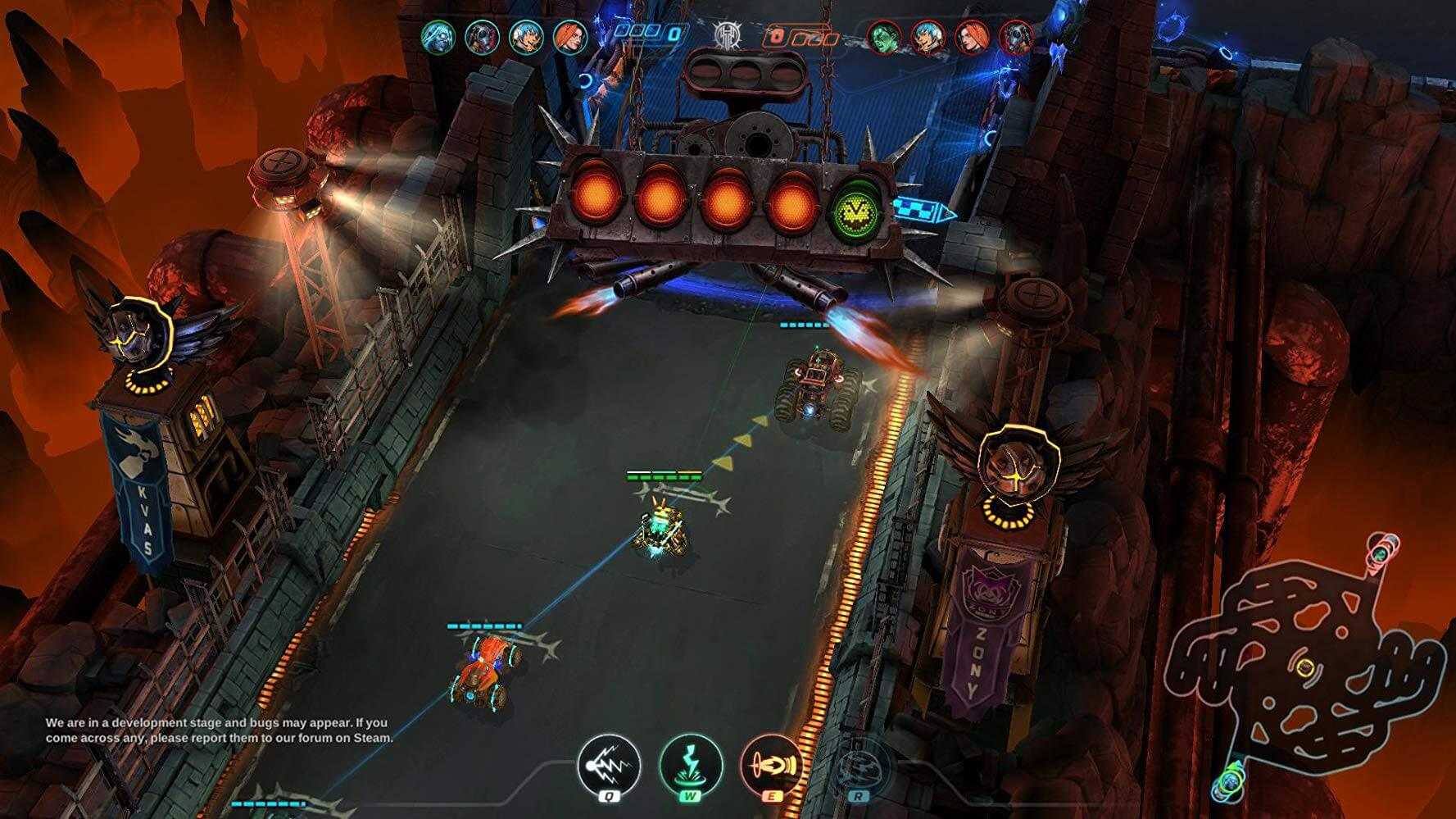Select the red team's gas mask portrait

click(x=1016, y=37)
